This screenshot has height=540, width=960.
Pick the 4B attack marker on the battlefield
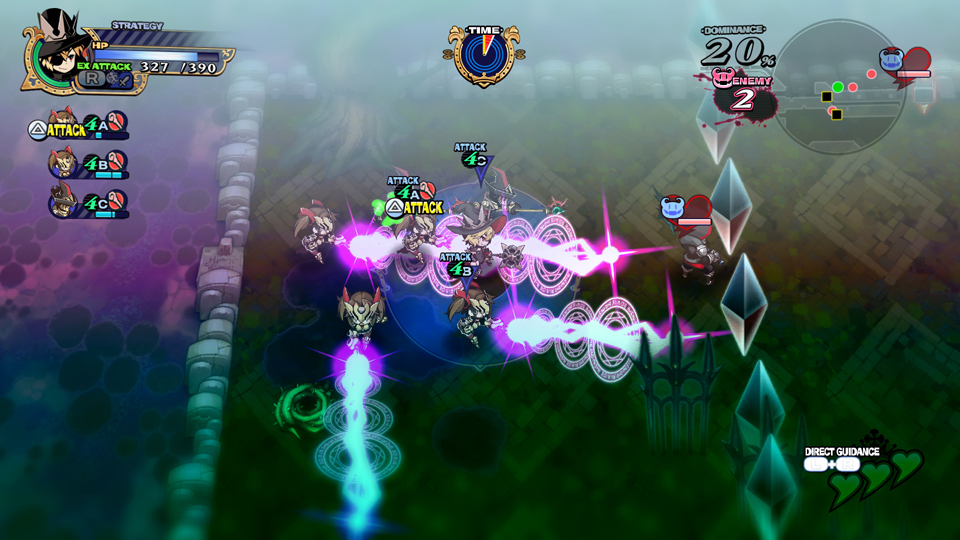click(458, 267)
